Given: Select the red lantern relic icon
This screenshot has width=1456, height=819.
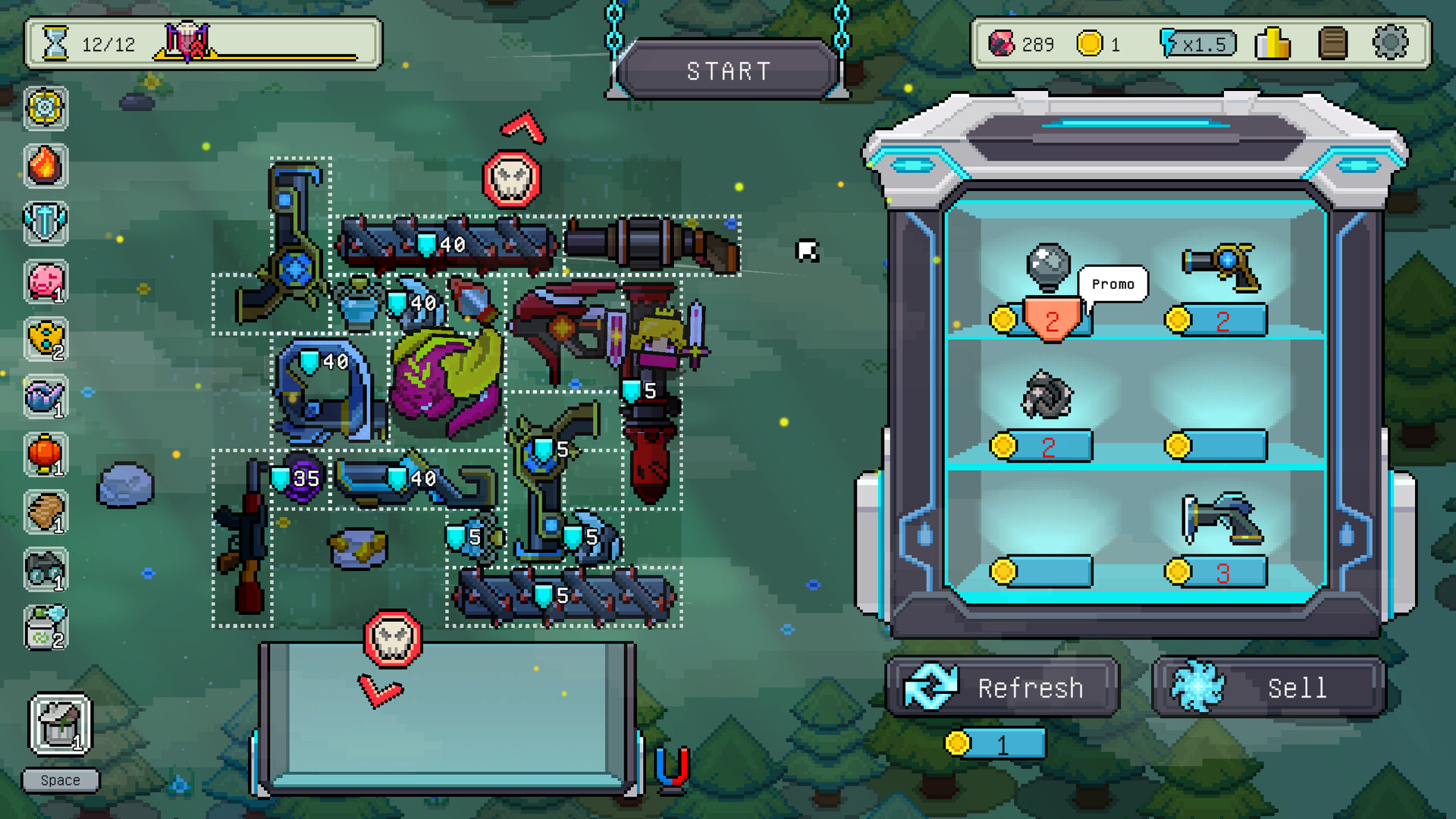Looking at the screenshot, I should (45, 454).
